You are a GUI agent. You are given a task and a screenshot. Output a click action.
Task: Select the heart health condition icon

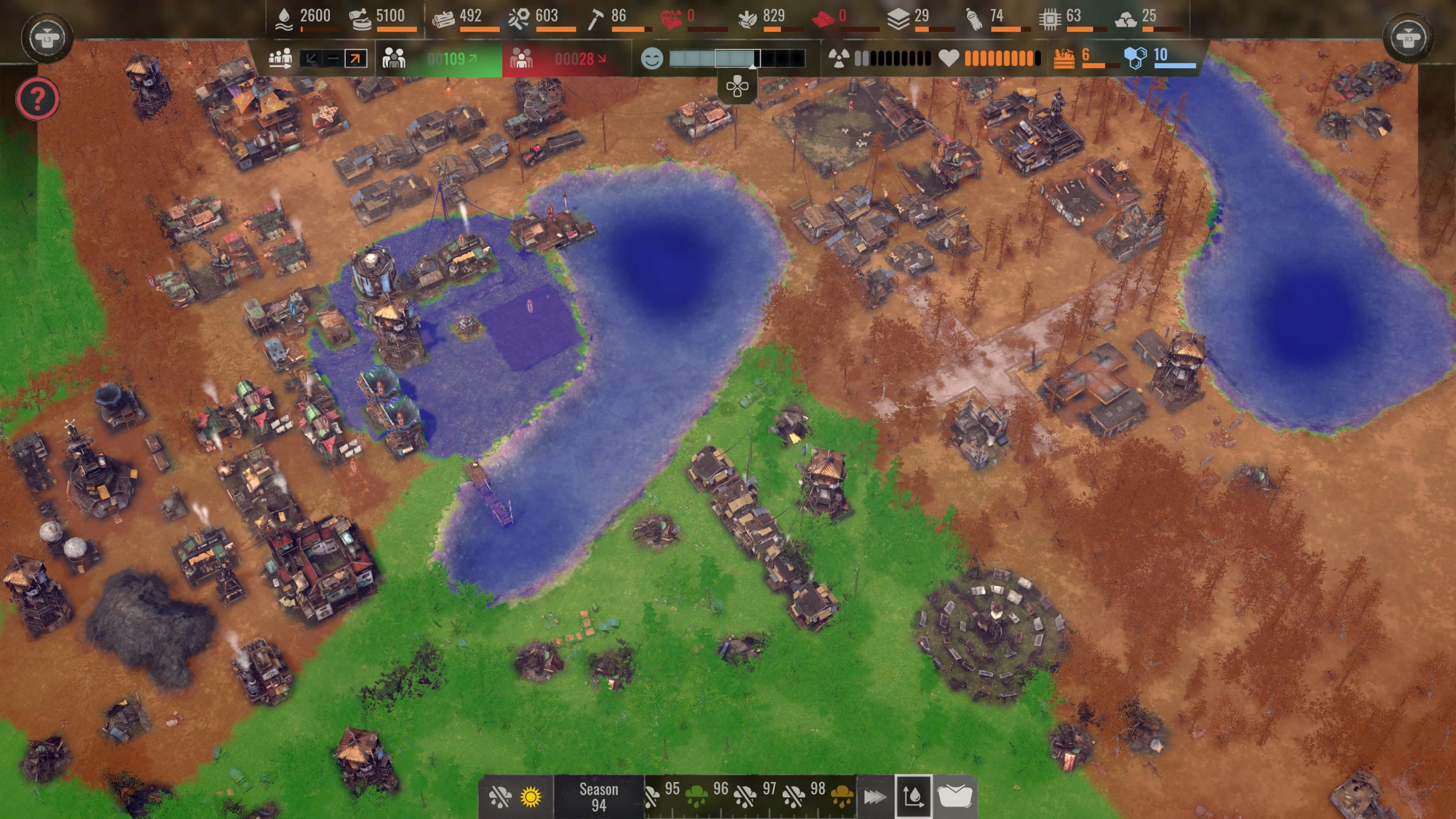click(948, 58)
